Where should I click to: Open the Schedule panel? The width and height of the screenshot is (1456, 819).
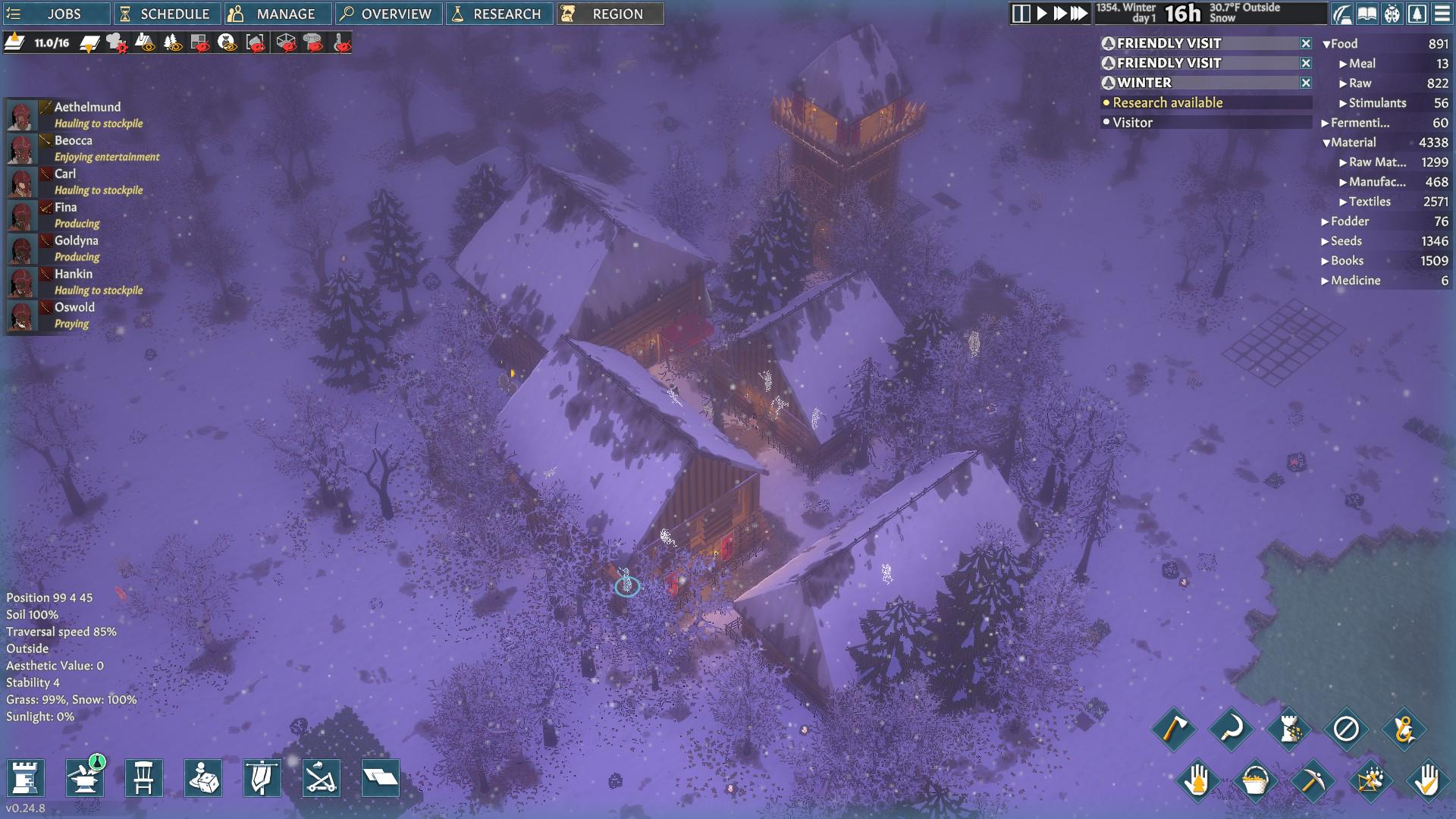(165, 14)
